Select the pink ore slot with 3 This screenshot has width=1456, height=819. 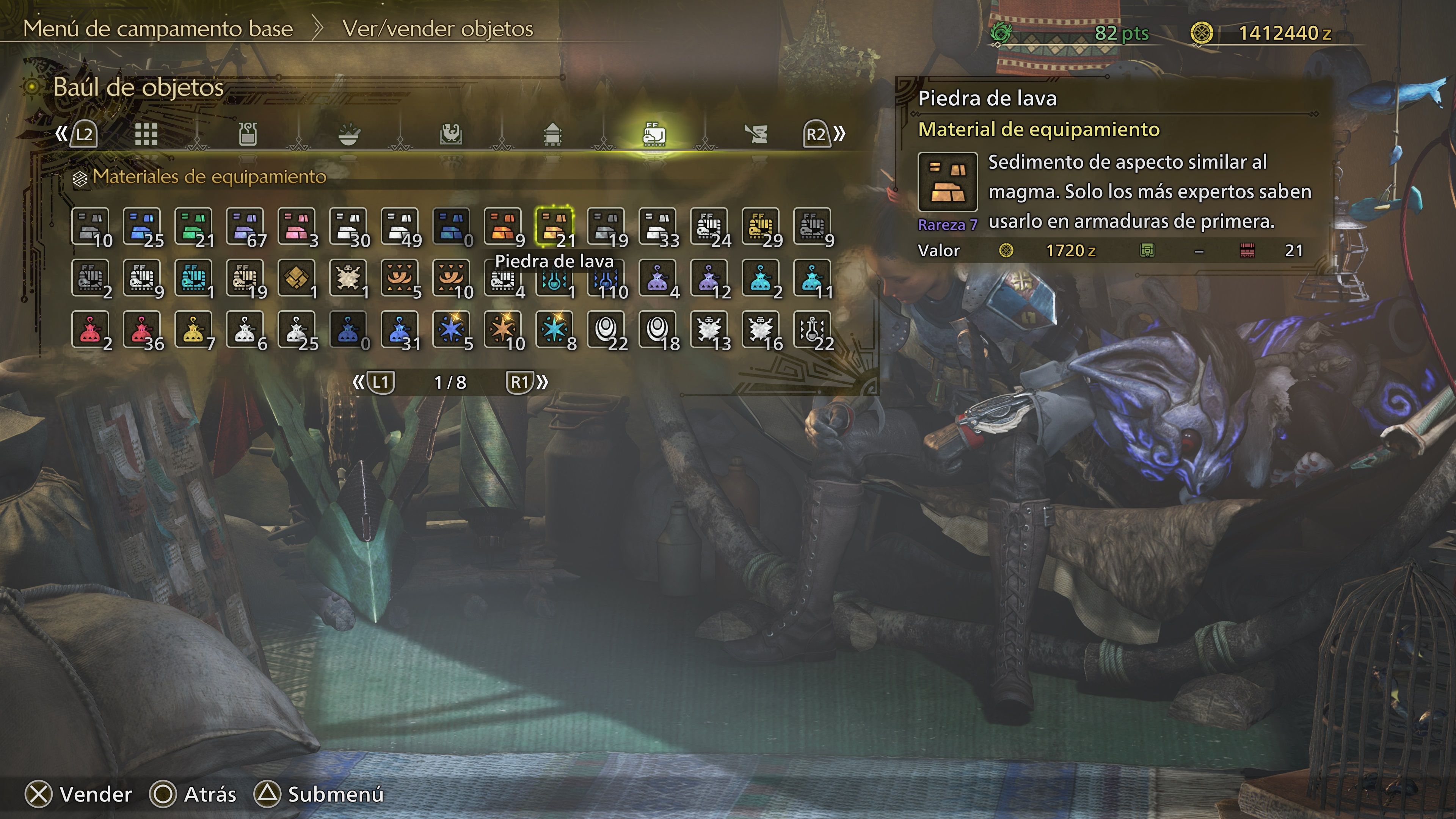[297, 226]
